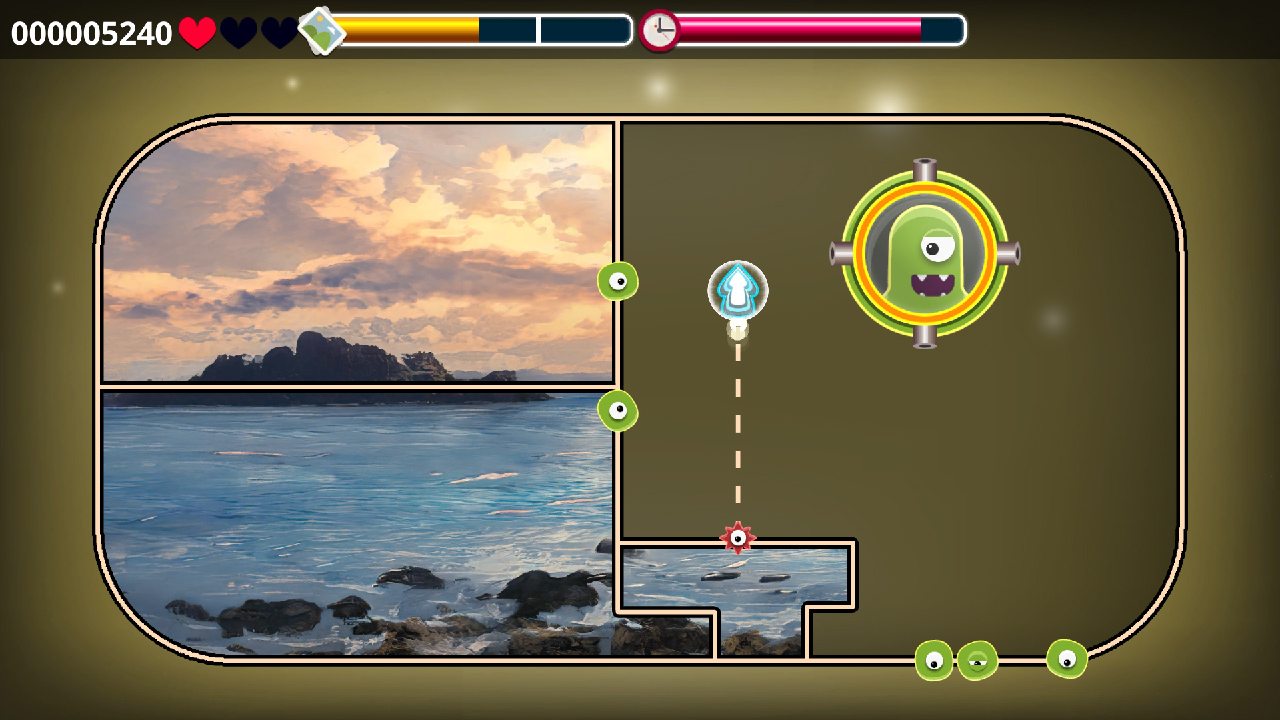Click the clock timer icon
Viewport: 1280px width, 720px height.
coord(659,31)
